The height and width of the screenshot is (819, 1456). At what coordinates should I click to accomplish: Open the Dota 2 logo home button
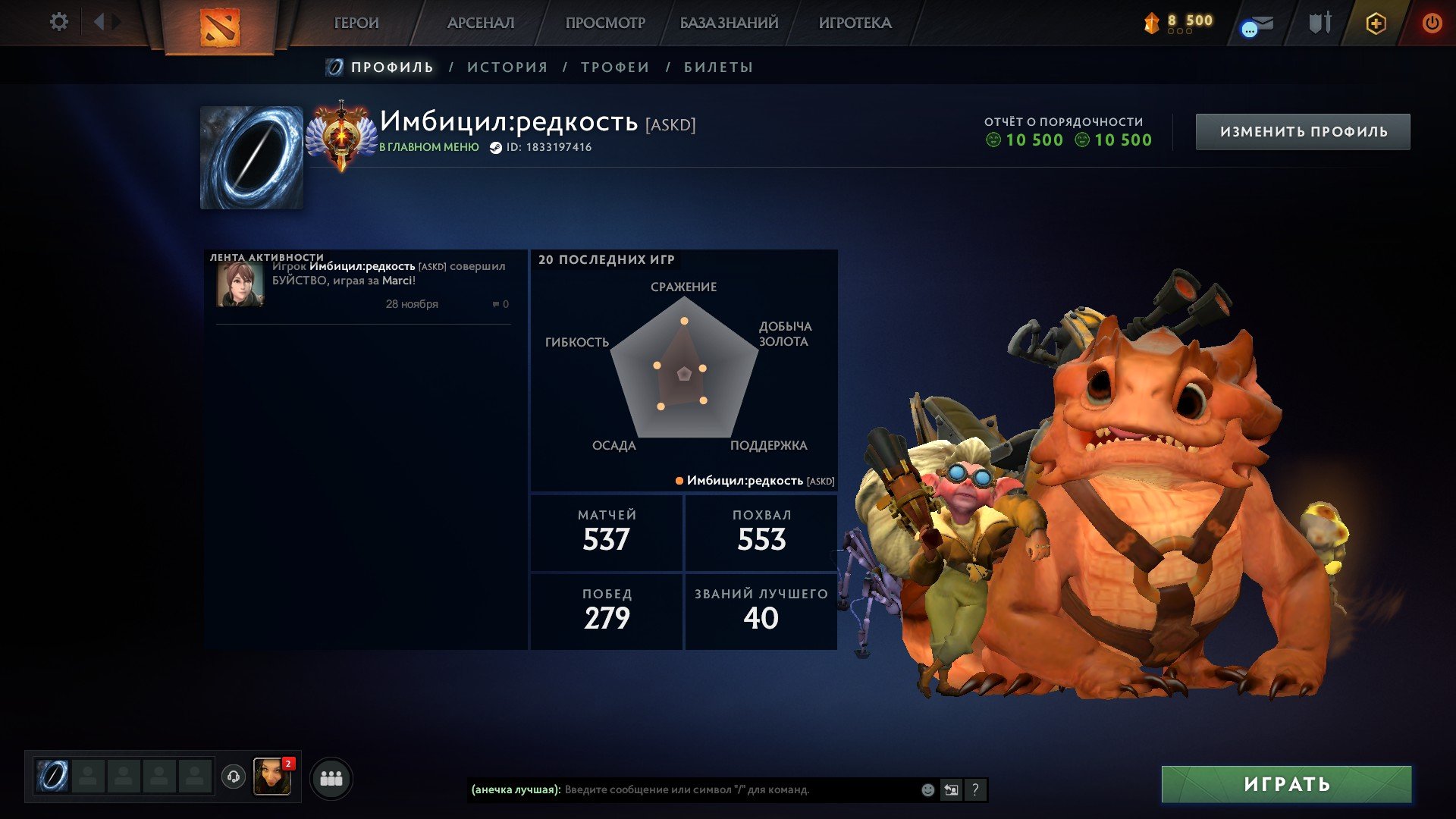(x=220, y=27)
